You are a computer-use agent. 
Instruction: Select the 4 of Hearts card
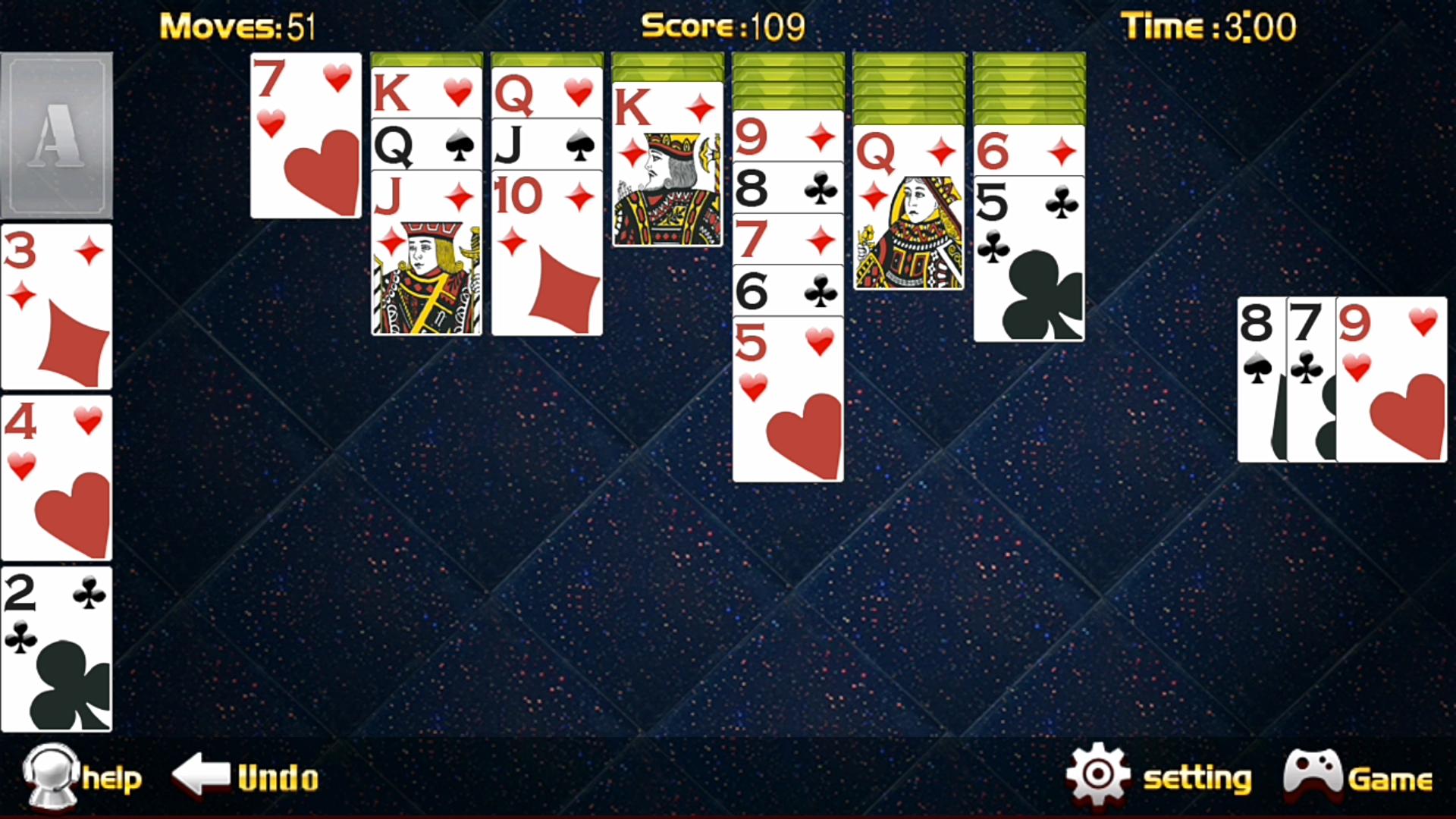tap(56, 474)
